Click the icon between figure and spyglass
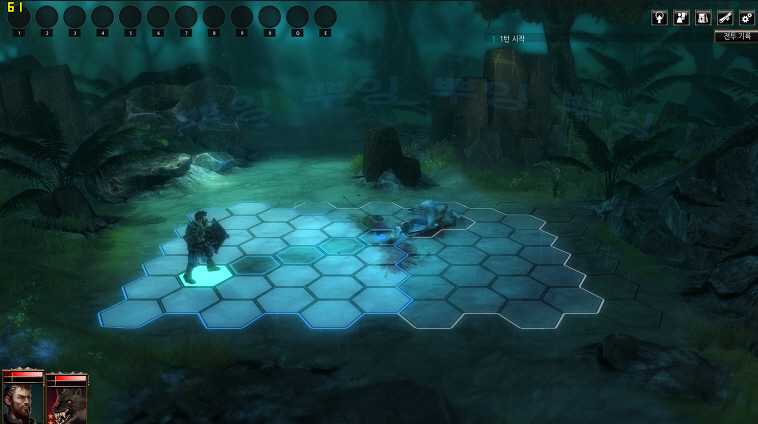Screen dimensions: 758x424 pos(703,17)
